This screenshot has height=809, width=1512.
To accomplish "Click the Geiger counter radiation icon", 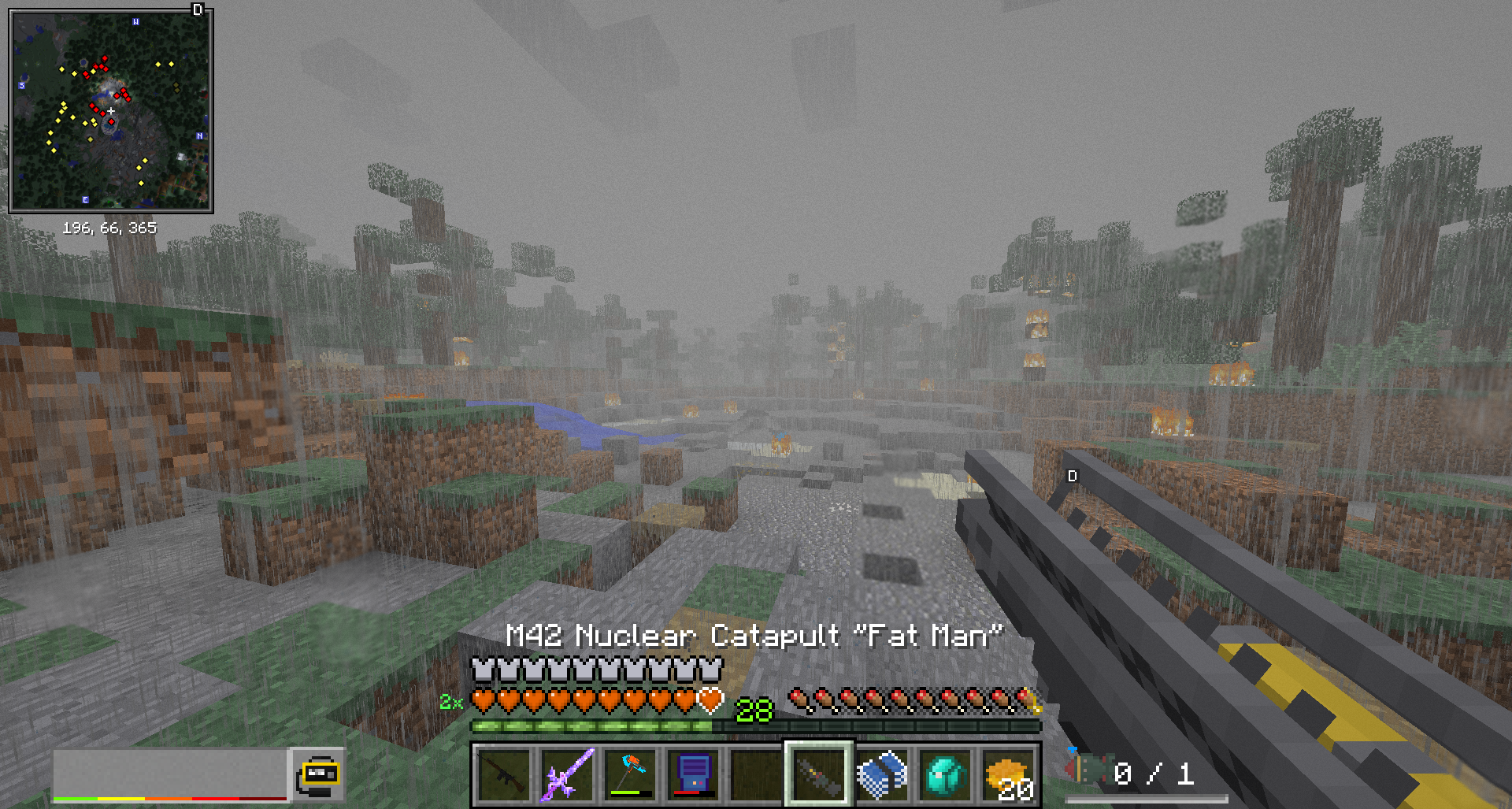I will point(318,775).
